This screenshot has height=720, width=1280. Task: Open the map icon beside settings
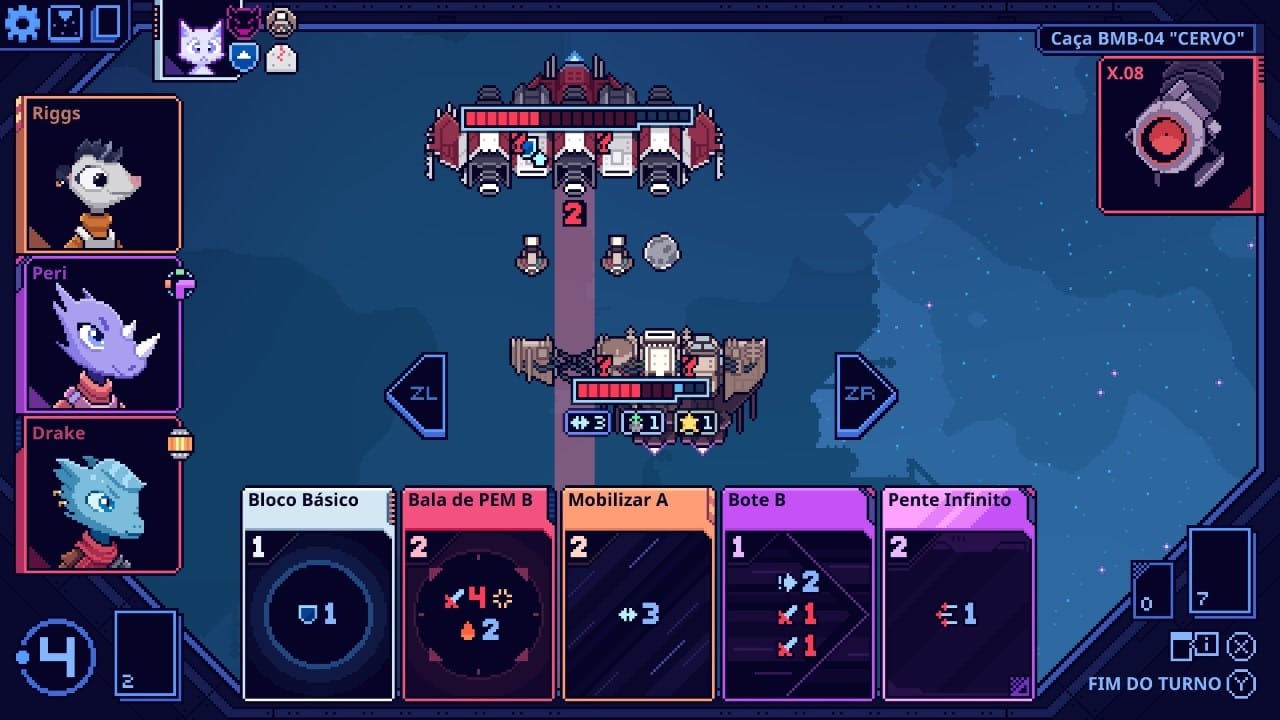click(65, 23)
